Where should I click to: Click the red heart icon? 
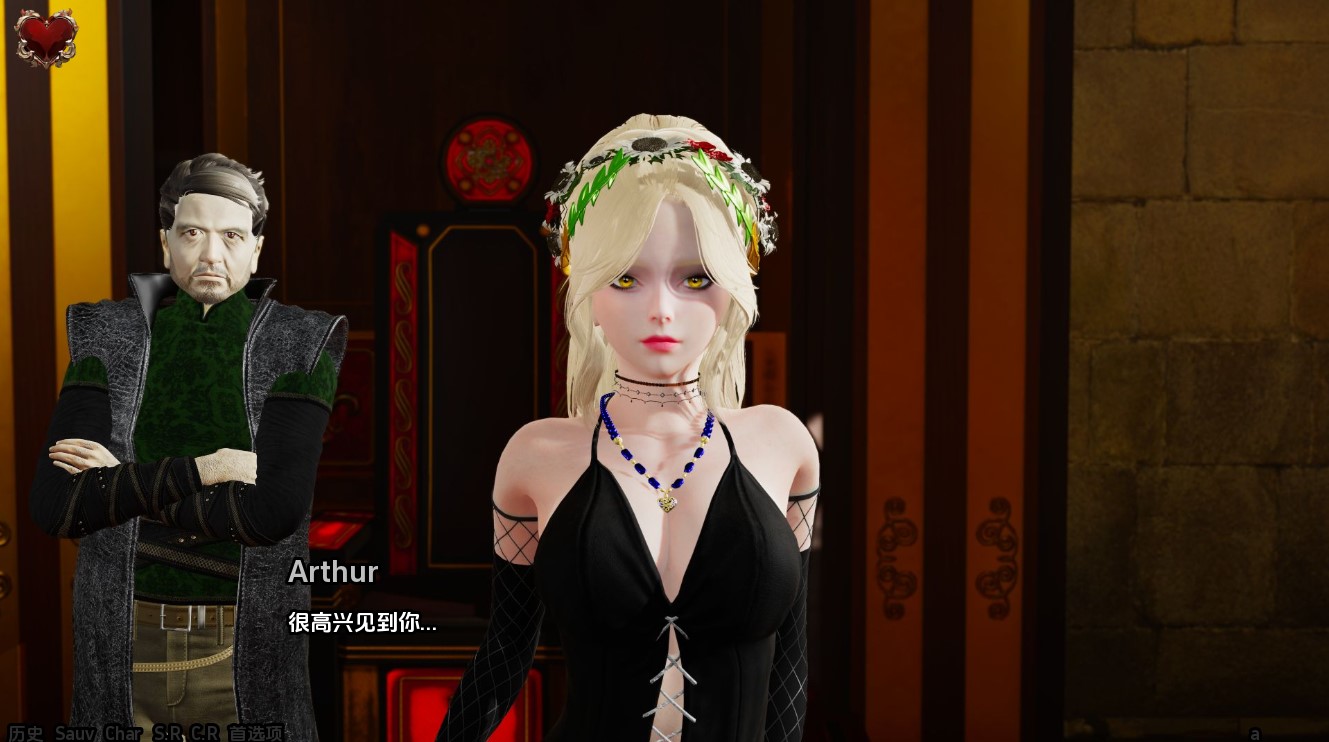pyautogui.click(x=46, y=36)
